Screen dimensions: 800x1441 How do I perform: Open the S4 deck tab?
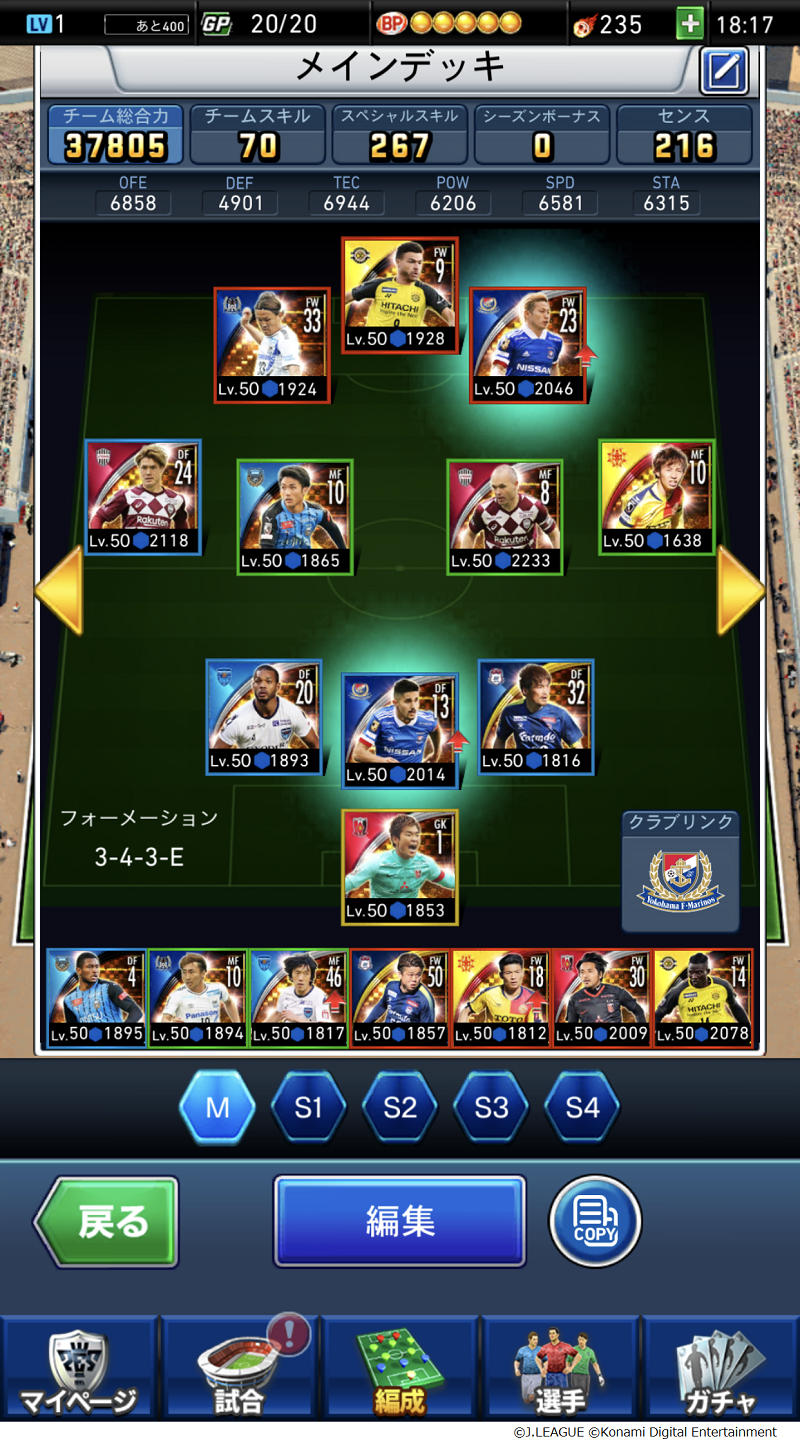pyautogui.click(x=582, y=1107)
